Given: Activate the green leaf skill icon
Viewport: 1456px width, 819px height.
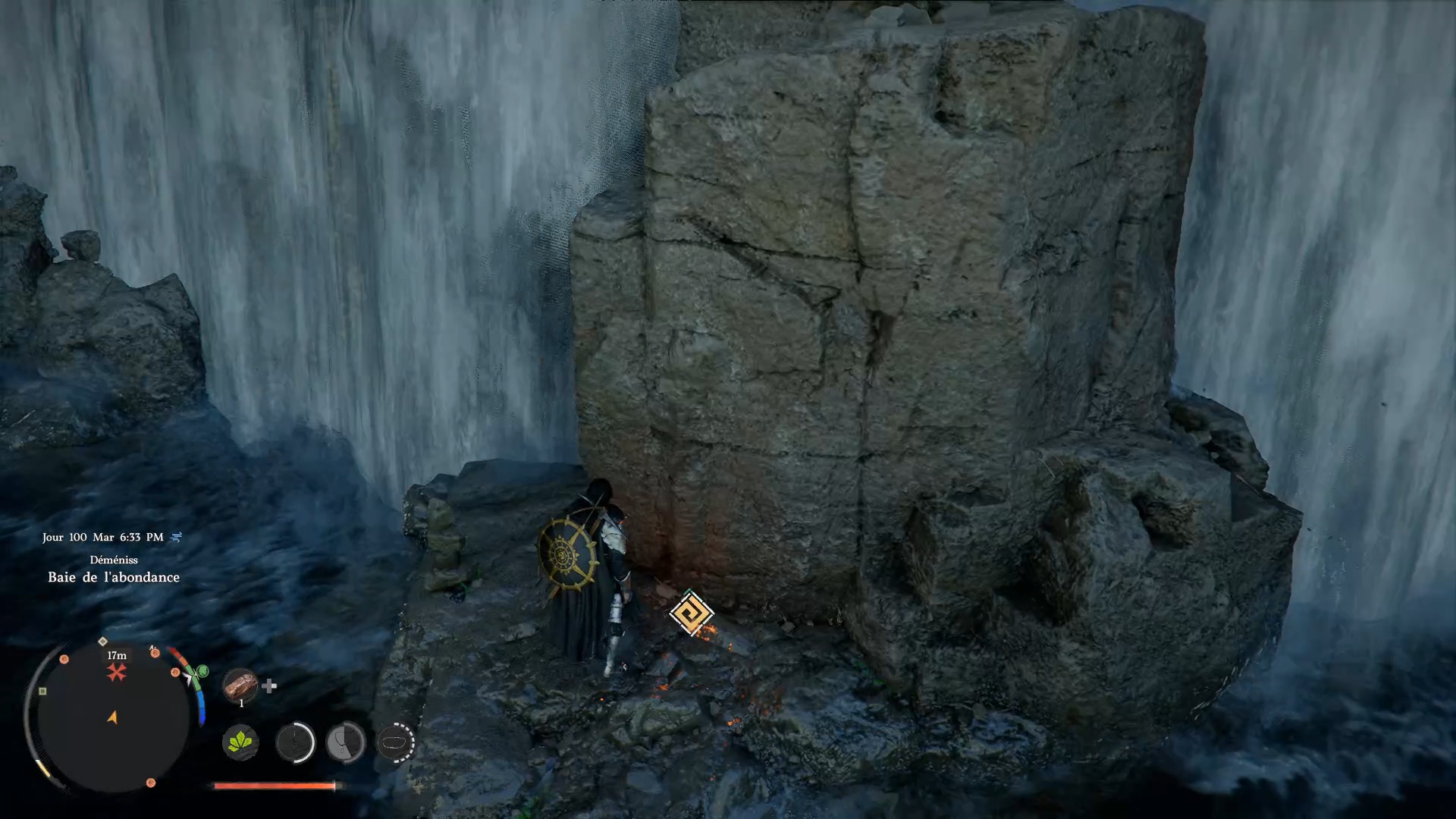Looking at the screenshot, I should pyautogui.click(x=240, y=742).
